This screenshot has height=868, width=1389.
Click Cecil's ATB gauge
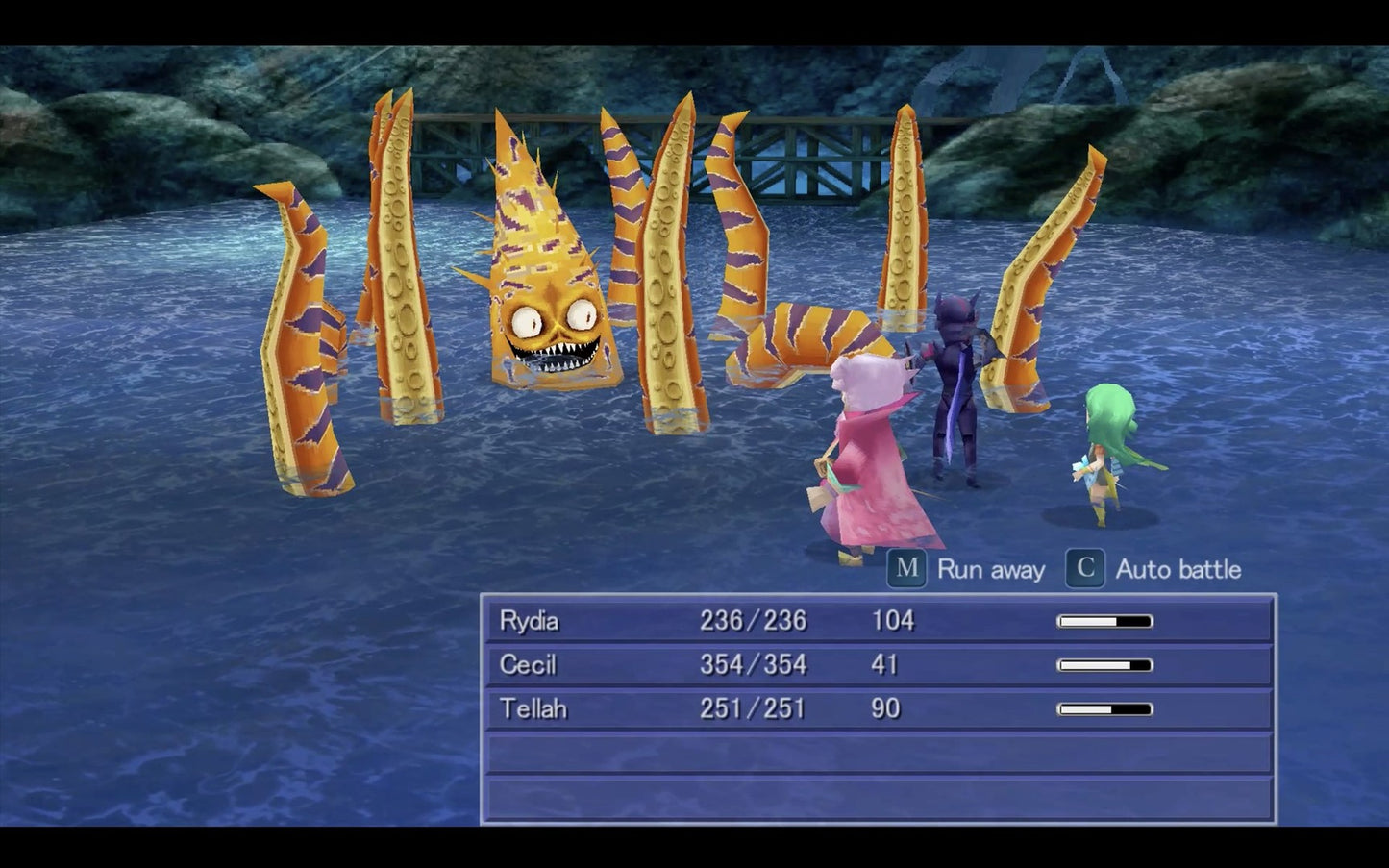tap(1104, 664)
